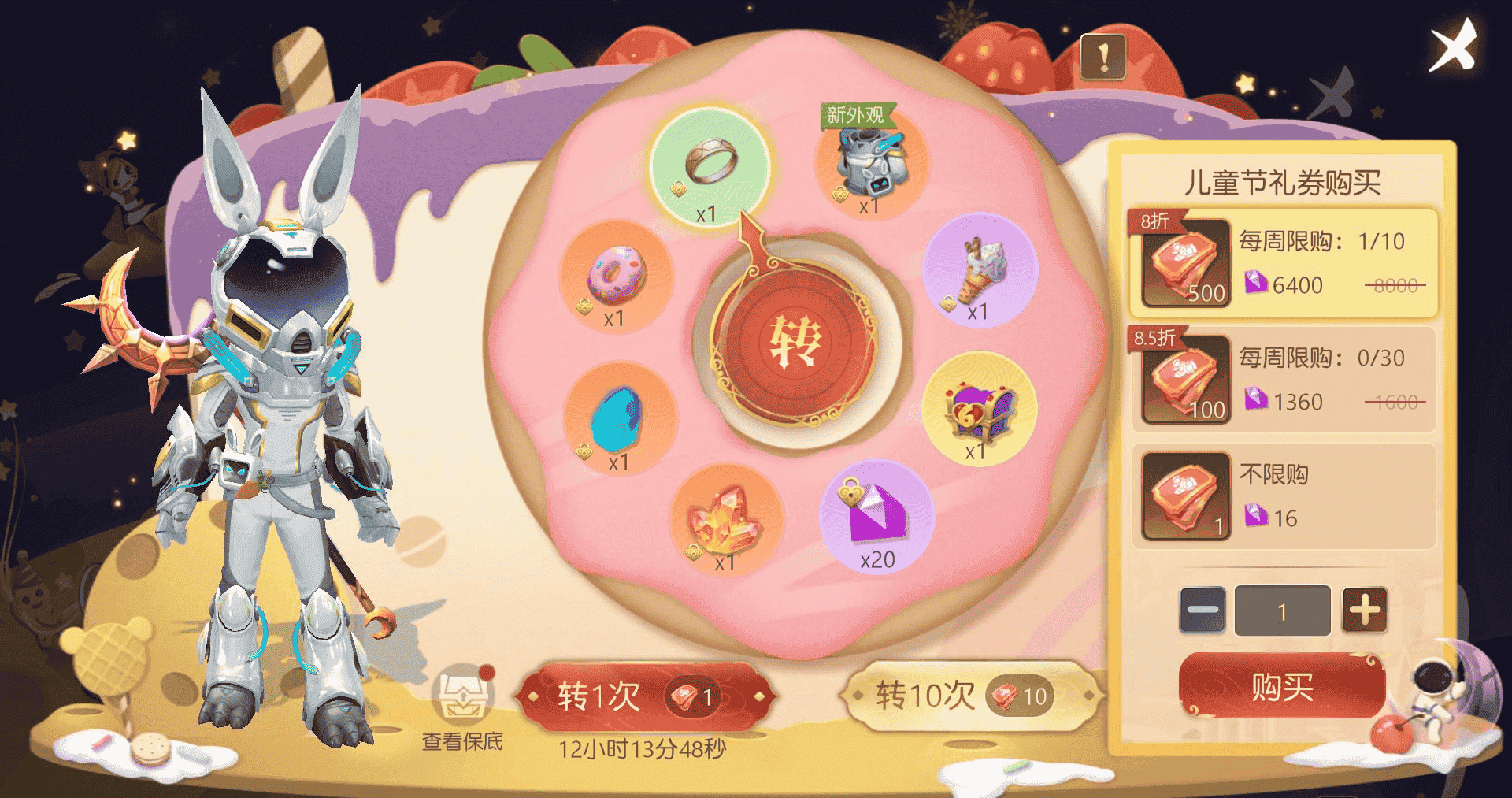This screenshot has width=1512, height=798.
Task: Click the ice cream cone prize
Action: 978,273
